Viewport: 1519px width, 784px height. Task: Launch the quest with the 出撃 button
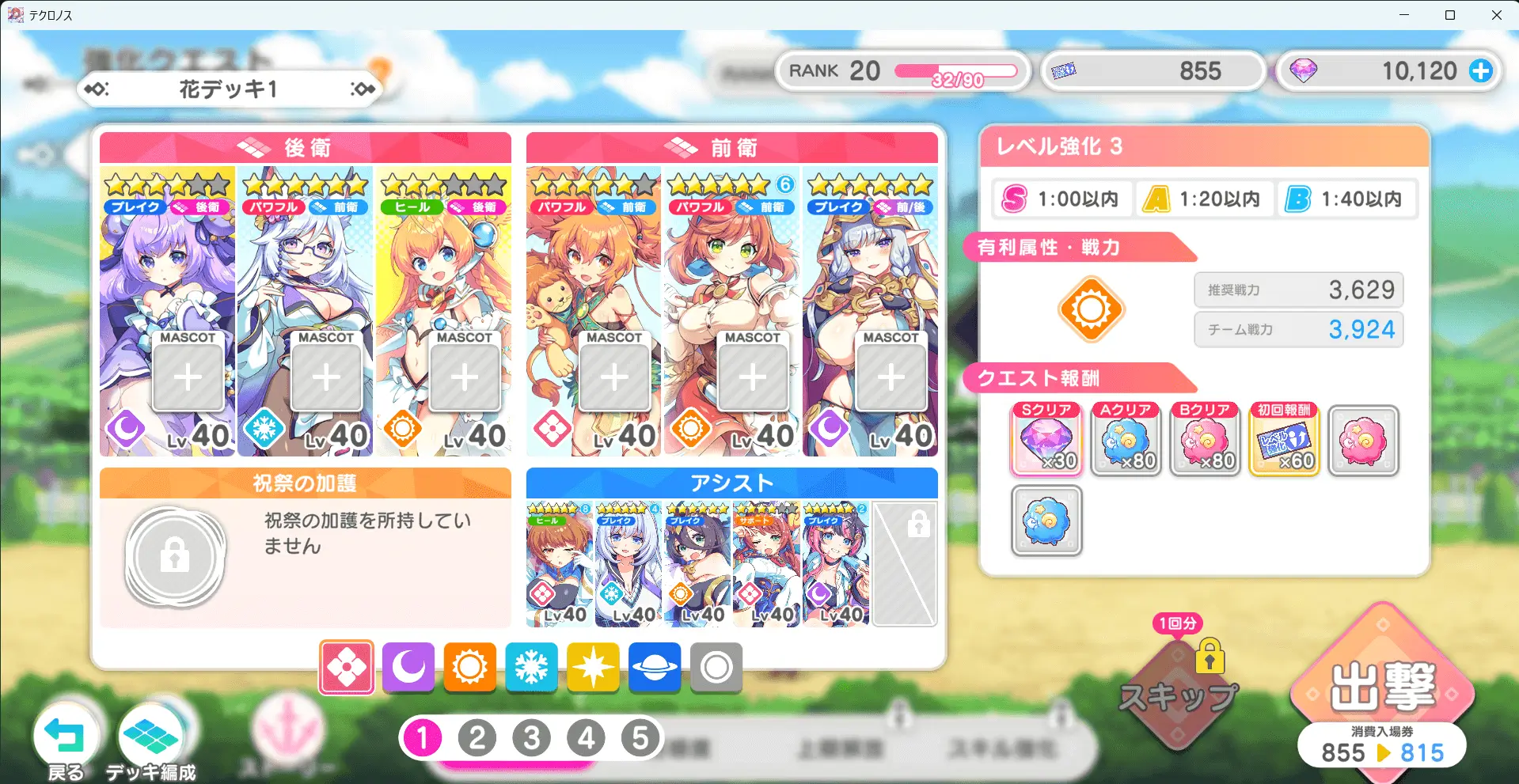point(1382,687)
